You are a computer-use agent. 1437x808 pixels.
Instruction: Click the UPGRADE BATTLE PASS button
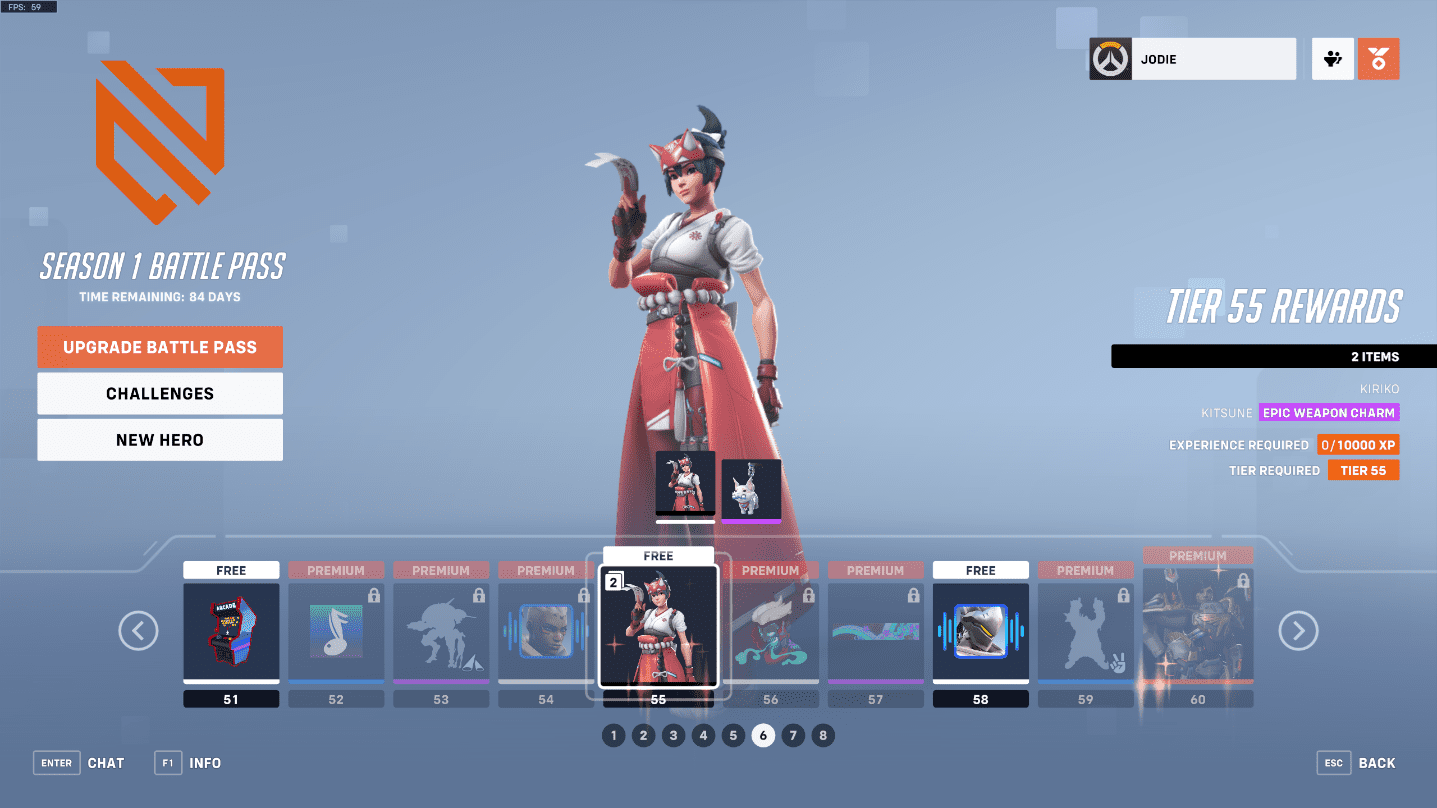160,347
